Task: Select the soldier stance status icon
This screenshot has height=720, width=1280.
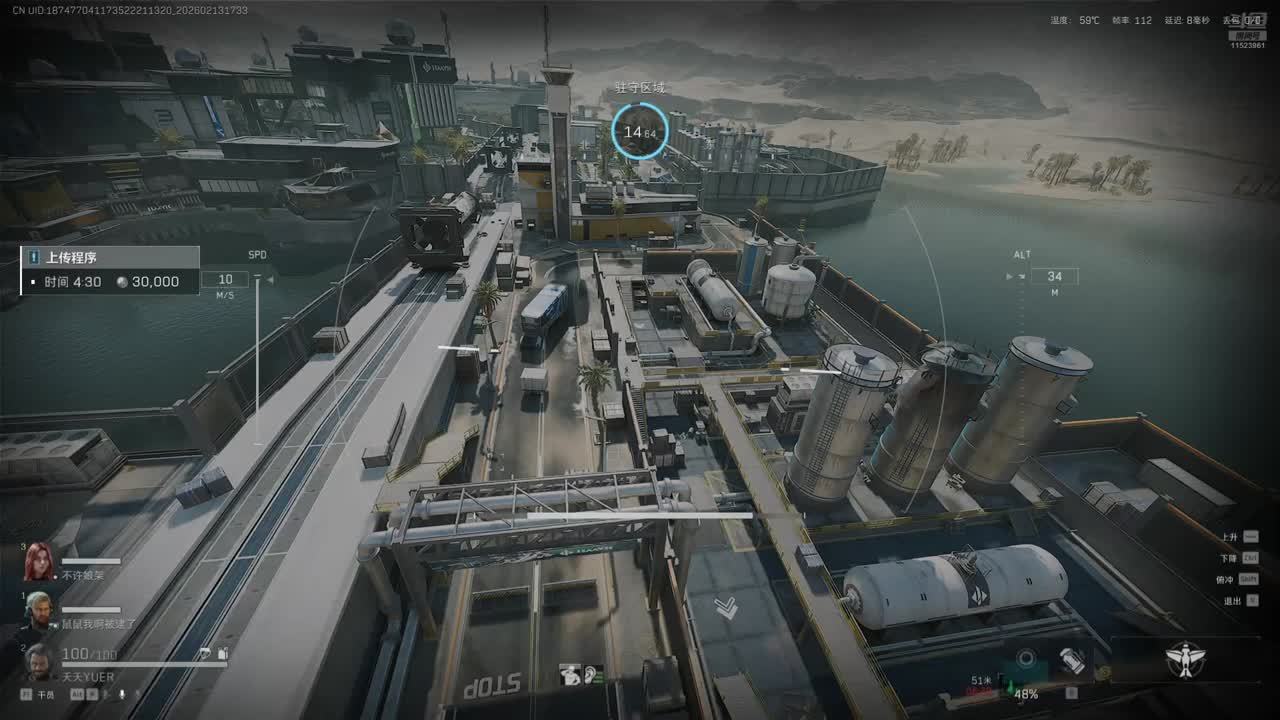Action: click(x=572, y=676)
